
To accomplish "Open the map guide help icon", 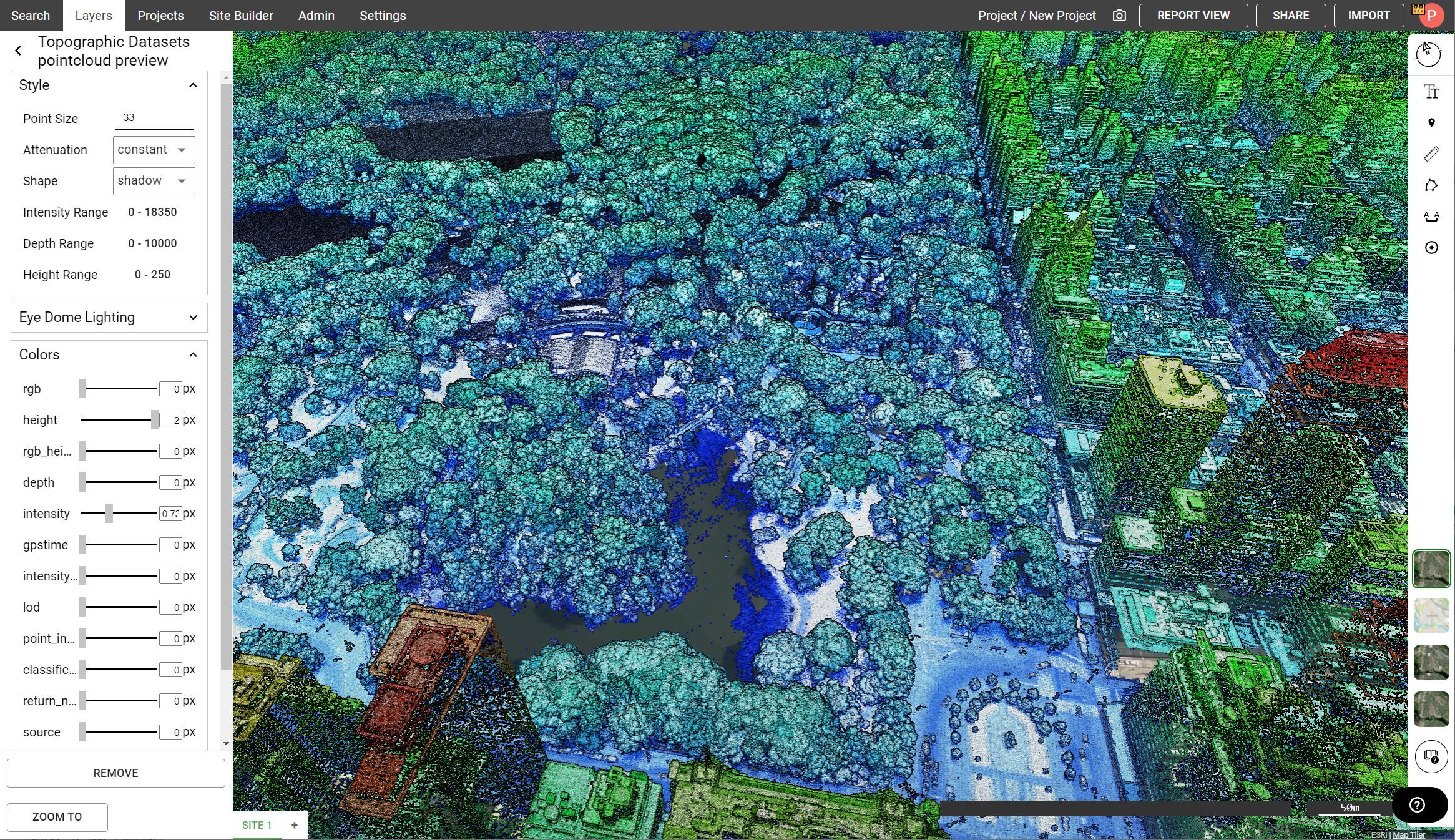I will point(1431,756).
